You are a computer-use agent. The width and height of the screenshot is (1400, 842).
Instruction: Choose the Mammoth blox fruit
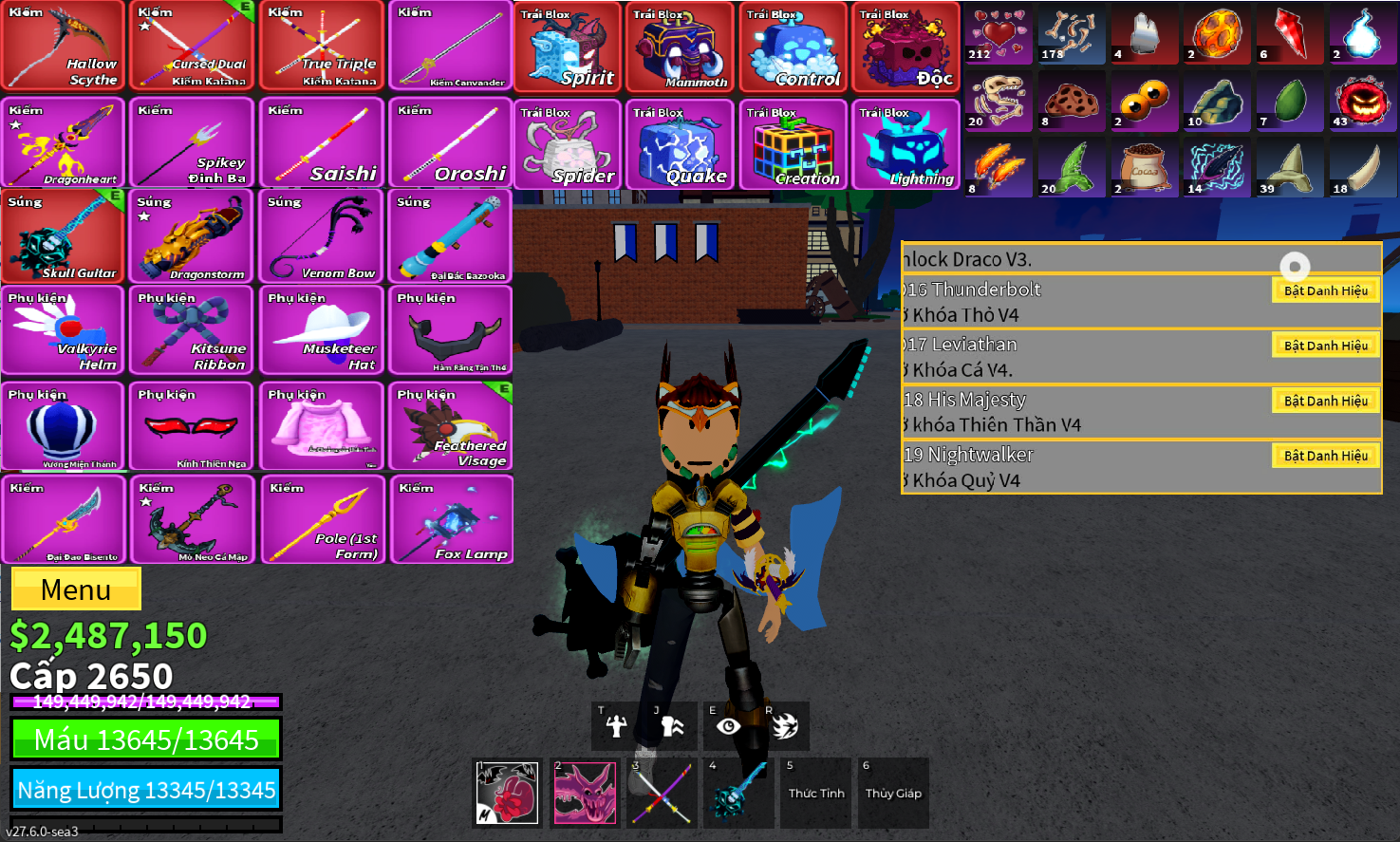680,47
